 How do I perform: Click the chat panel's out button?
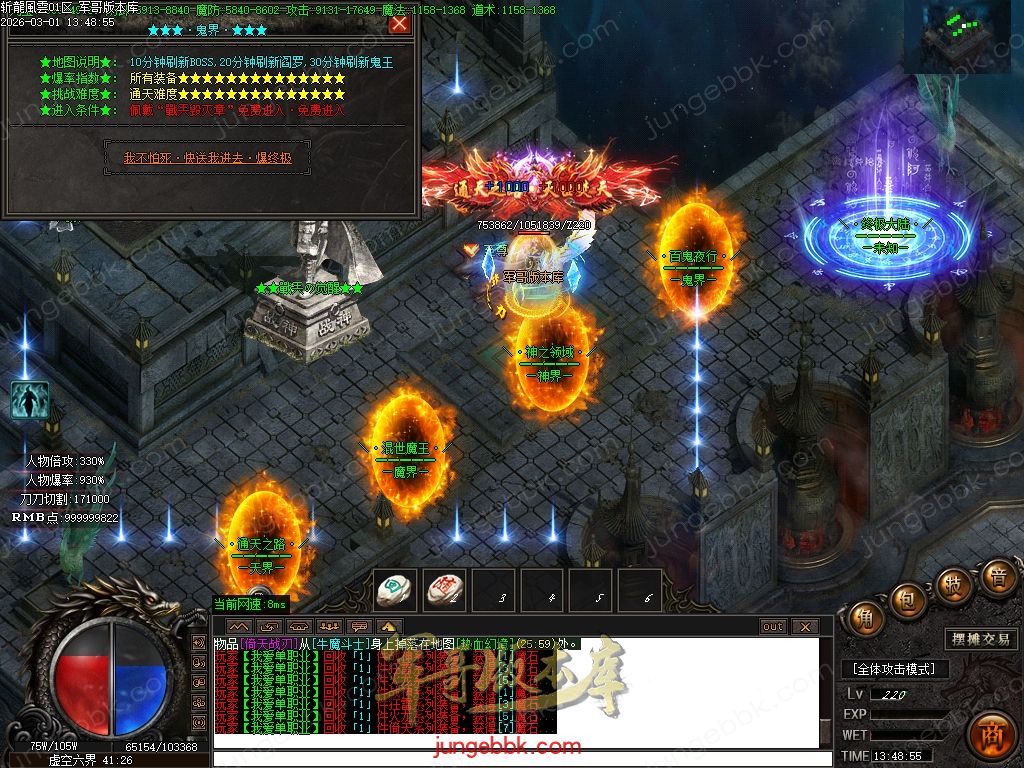[x=773, y=627]
